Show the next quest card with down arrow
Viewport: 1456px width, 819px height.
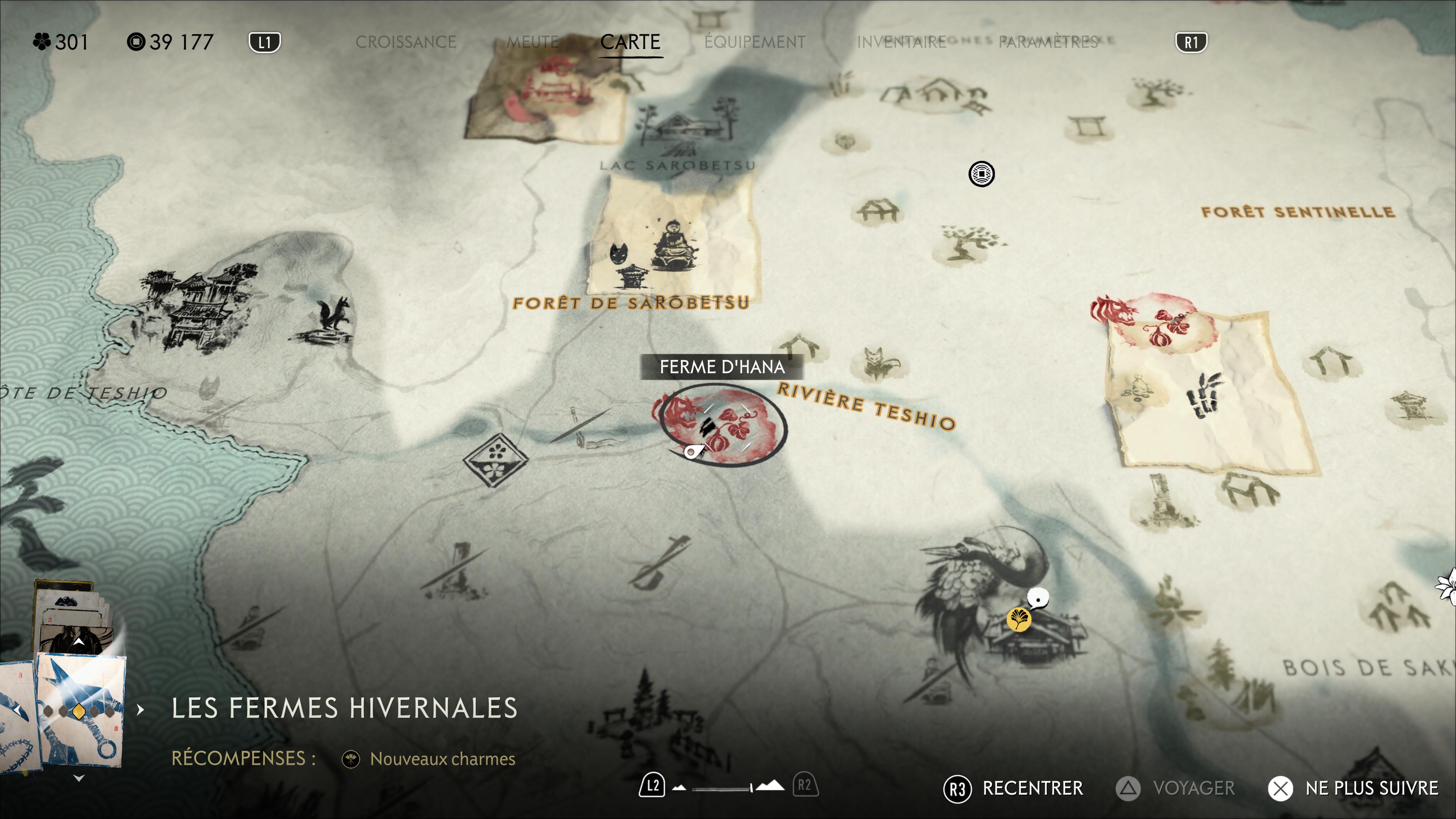[78, 778]
